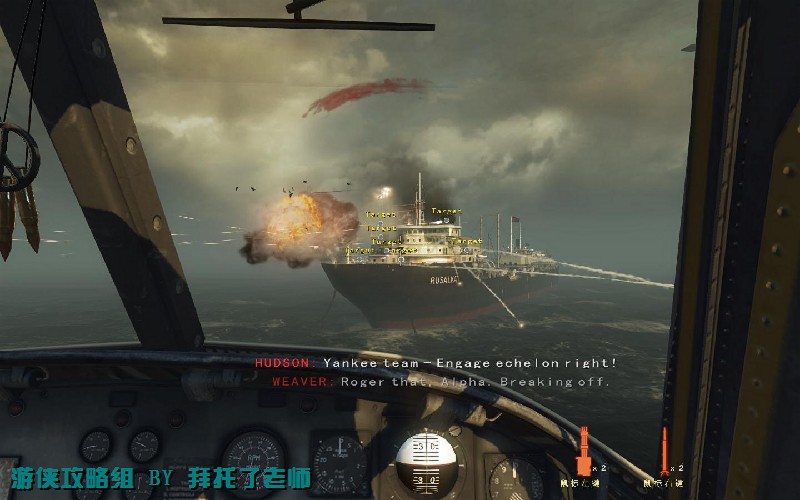Select the minigun weapon icon
This screenshot has width=800, height=500.
(x=583, y=451)
